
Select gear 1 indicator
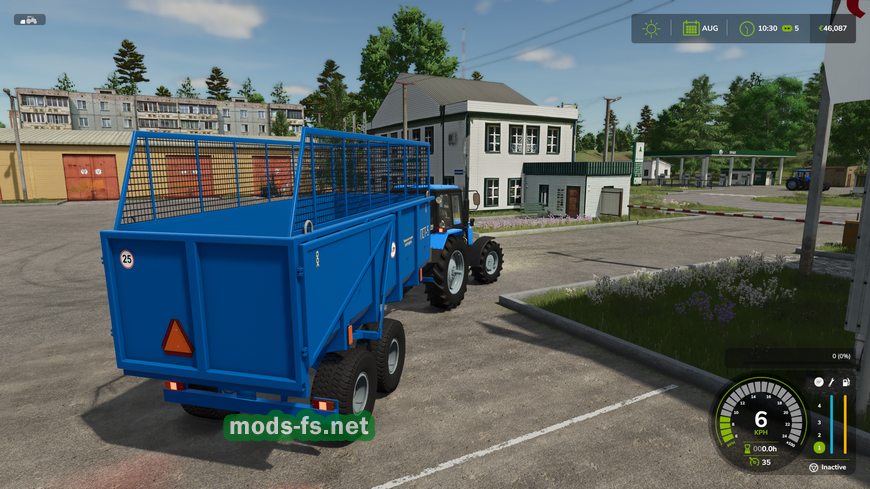pos(818,446)
